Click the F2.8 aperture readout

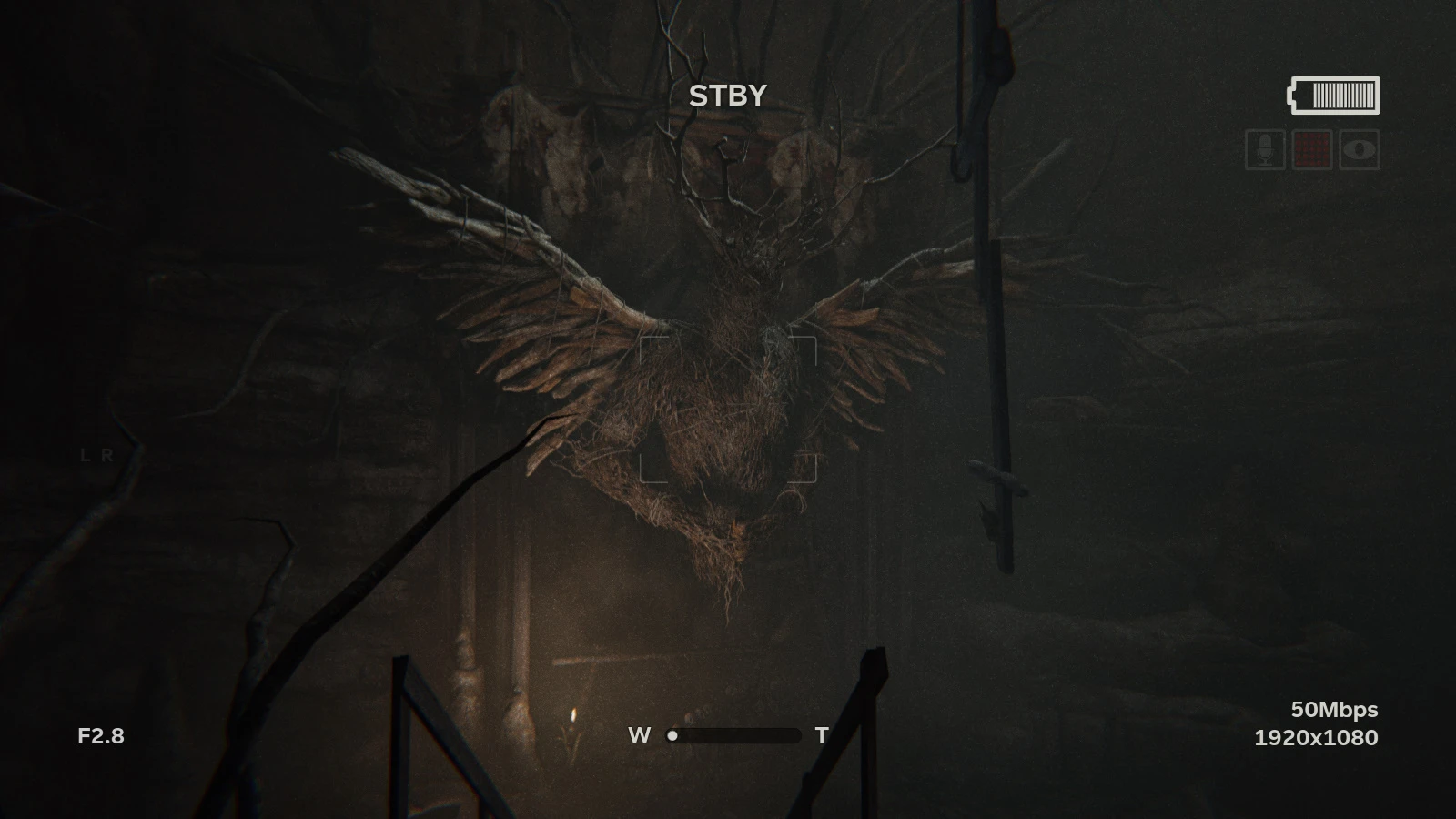100,736
